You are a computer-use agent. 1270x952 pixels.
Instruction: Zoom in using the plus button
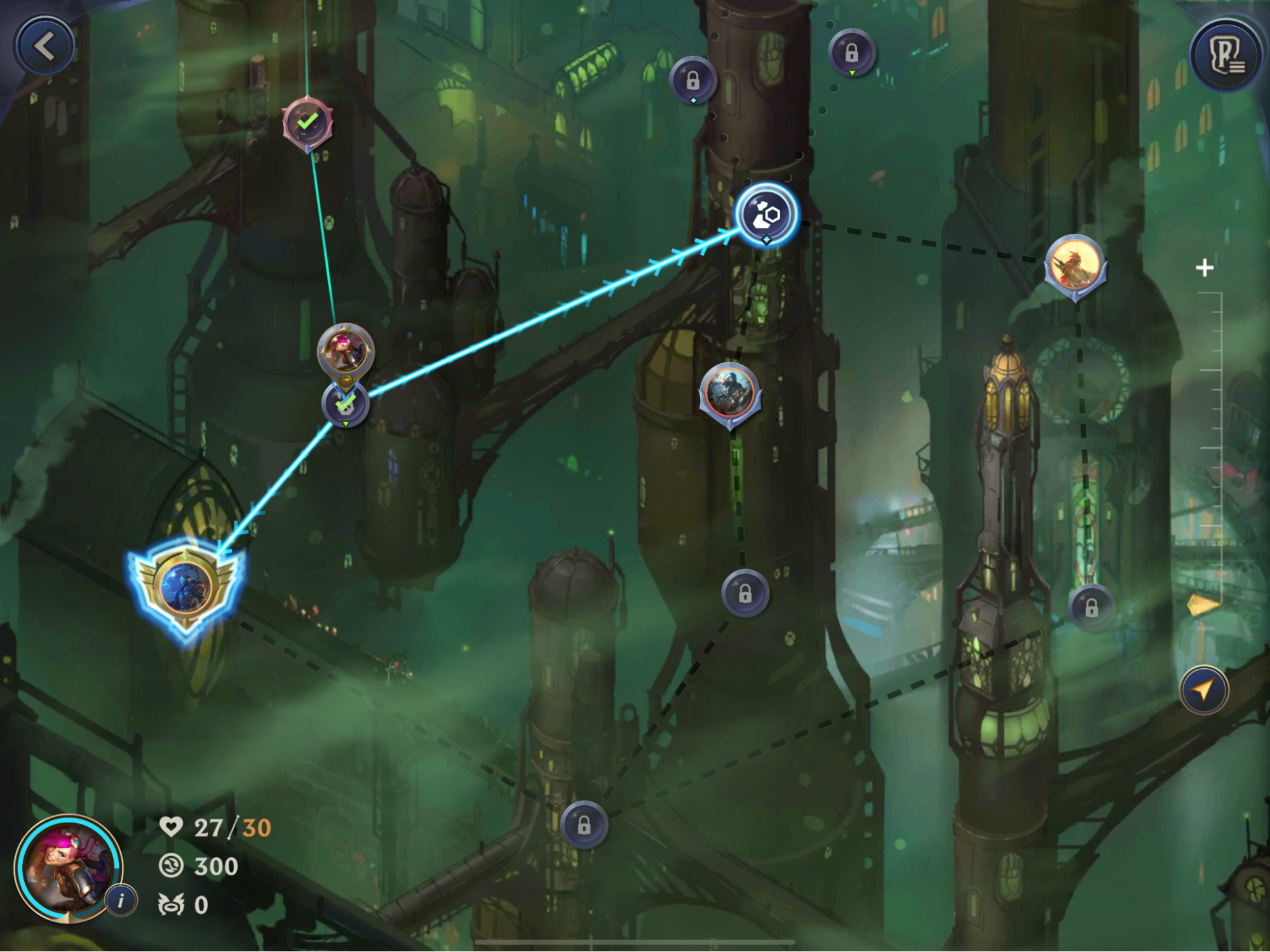[1204, 268]
